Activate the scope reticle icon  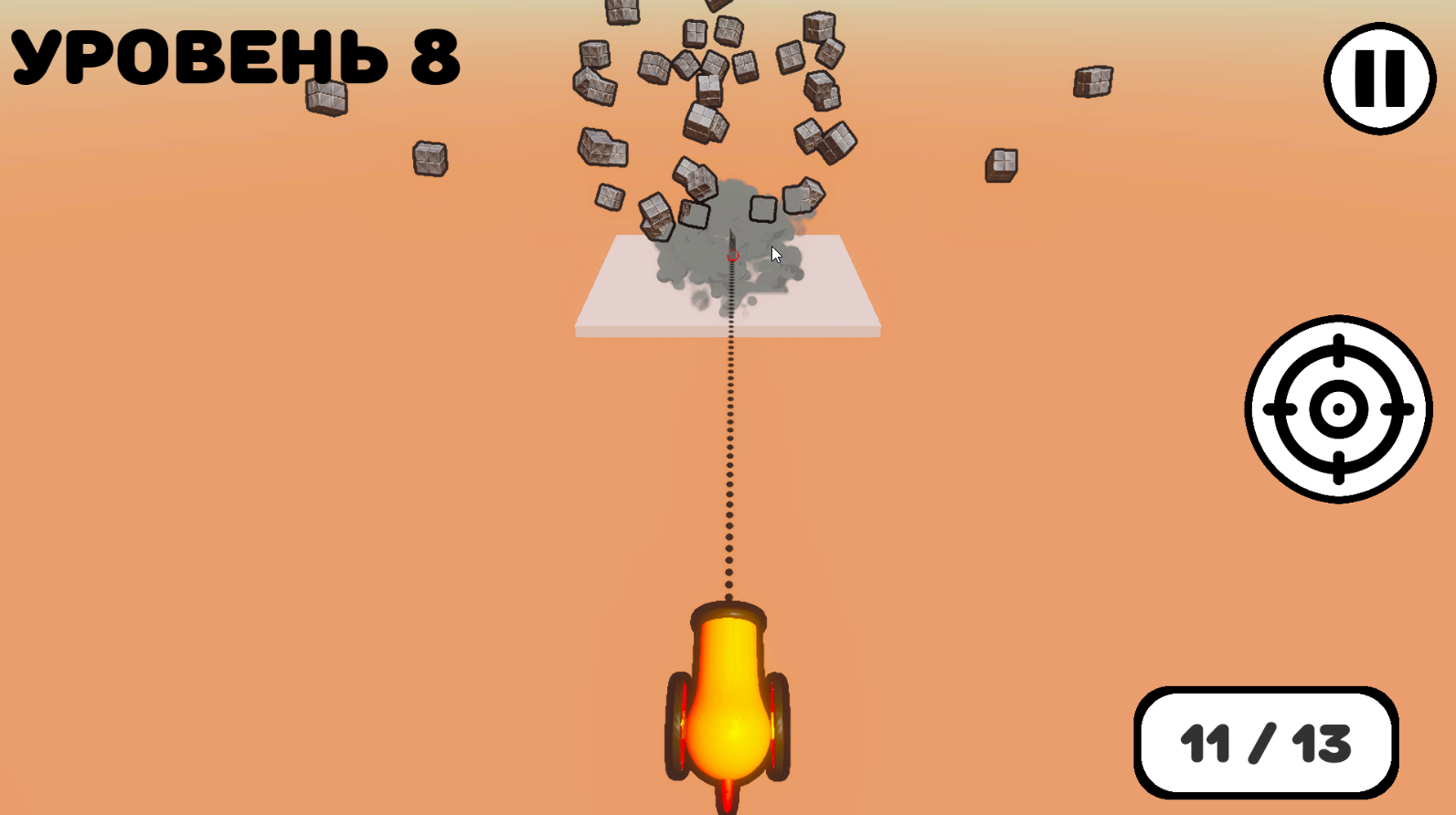coord(1338,409)
